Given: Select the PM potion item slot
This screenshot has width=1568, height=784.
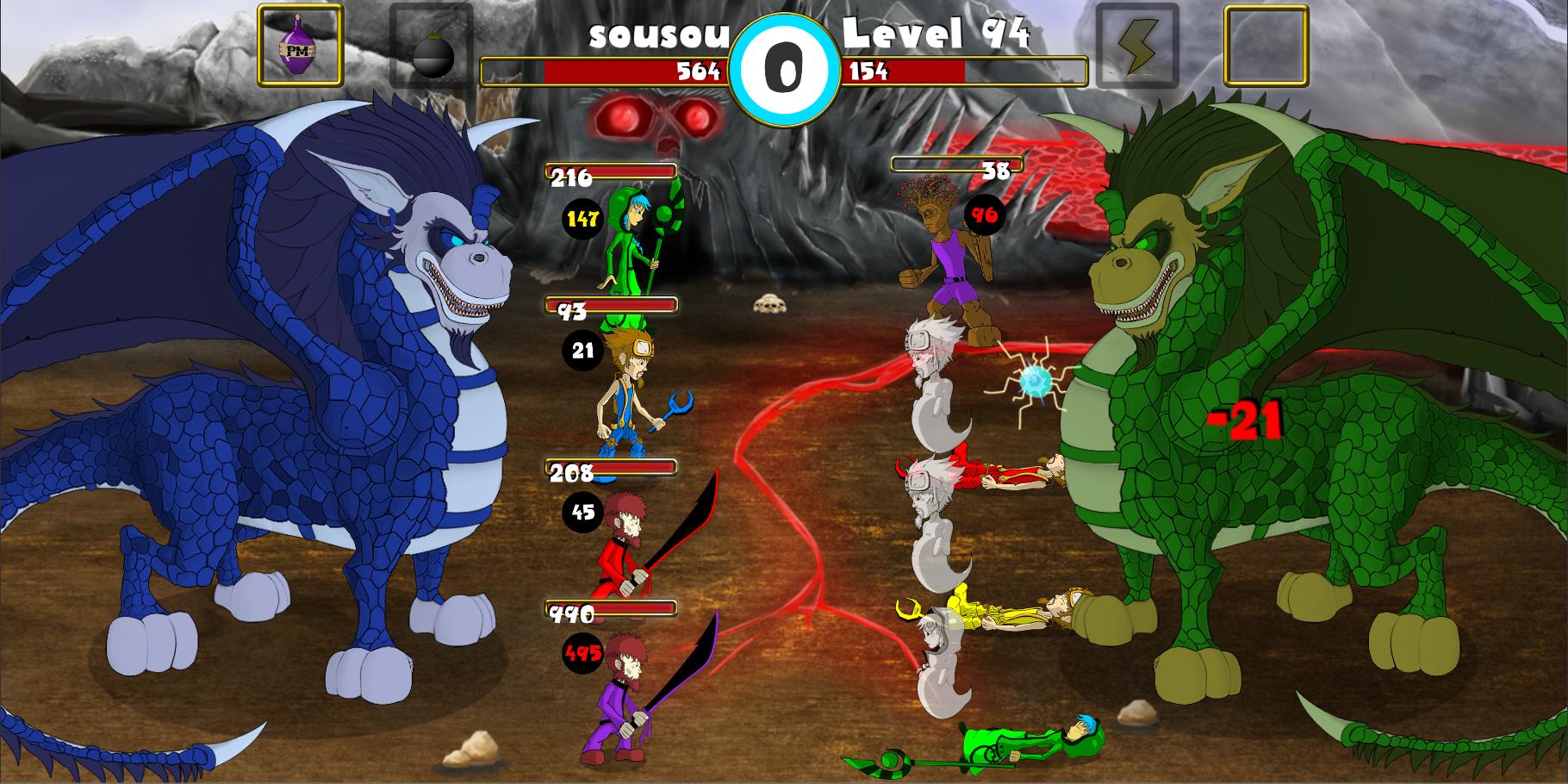Looking at the screenshot, I should (x=297, y=45).
